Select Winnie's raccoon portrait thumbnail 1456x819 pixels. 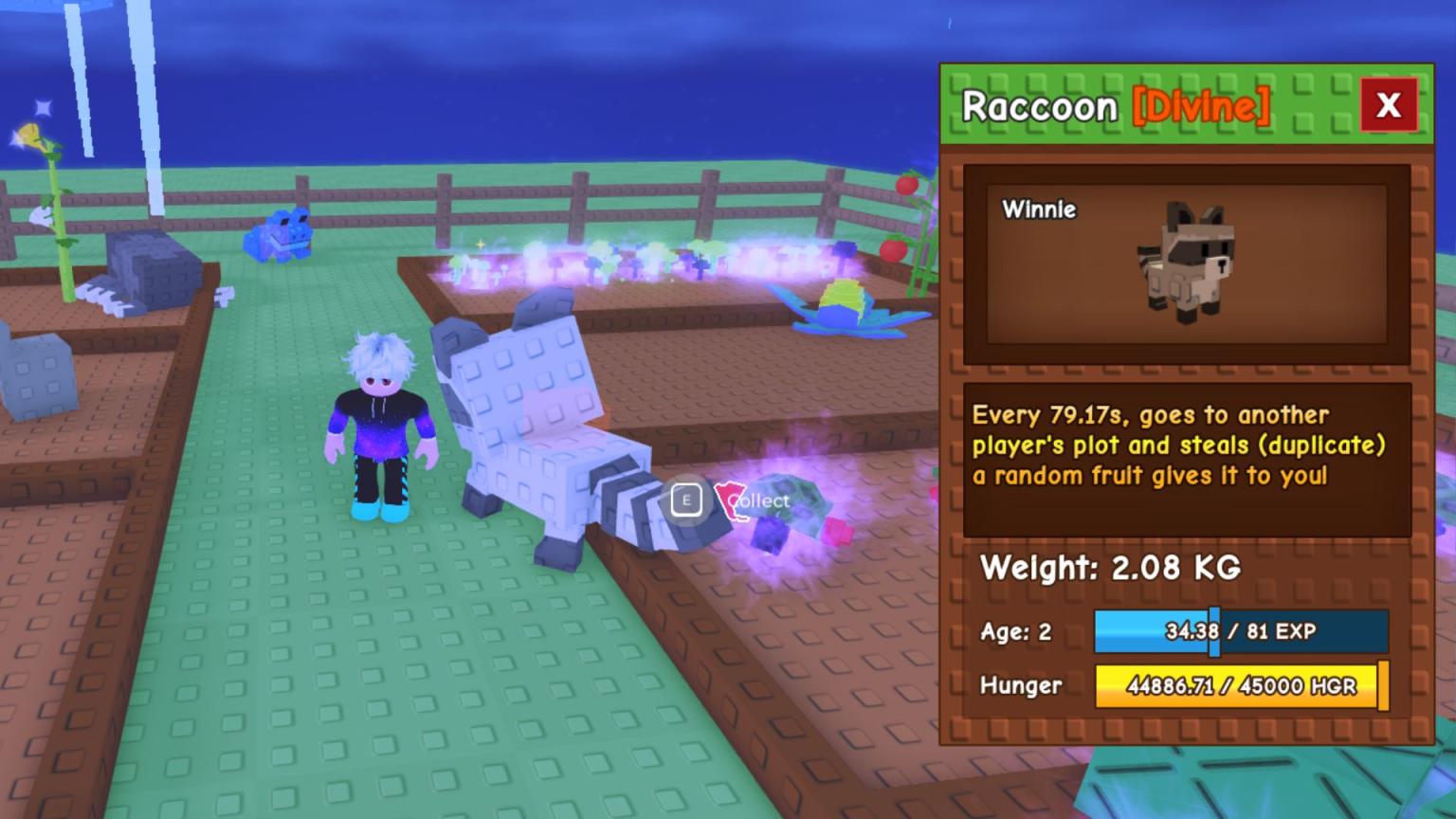1187,264
